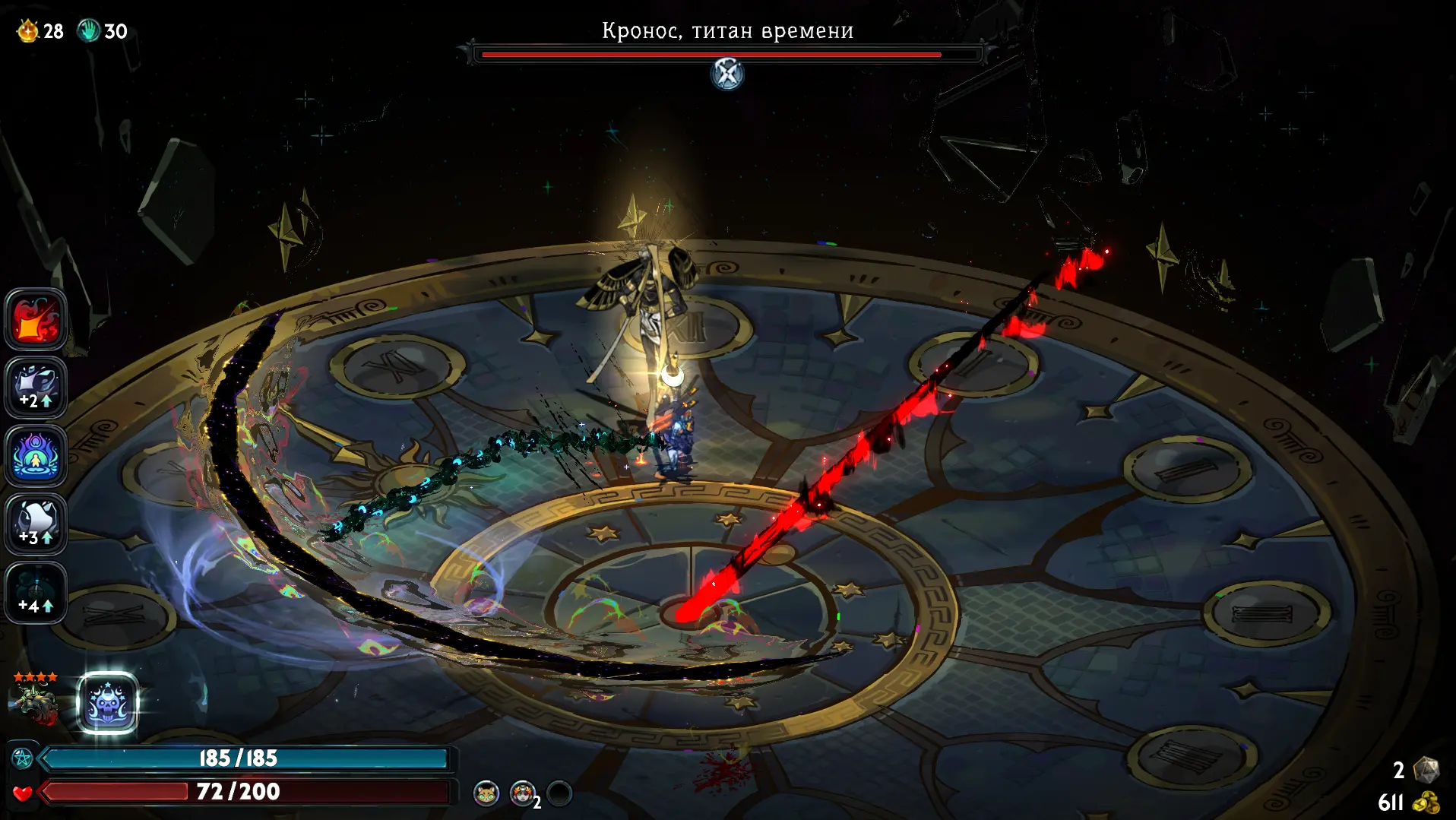Click the grey rock boon showing +2

pos(36,388)
